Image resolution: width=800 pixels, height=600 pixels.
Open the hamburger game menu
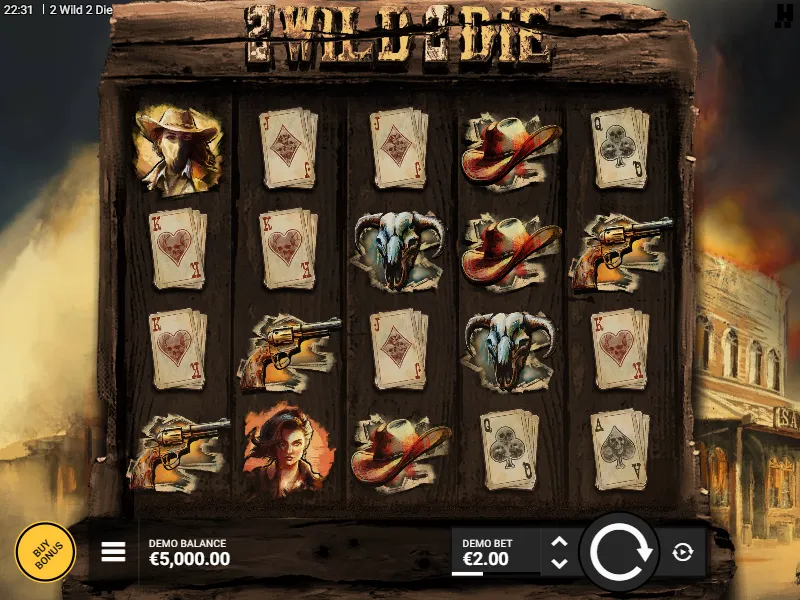[113, 552]
